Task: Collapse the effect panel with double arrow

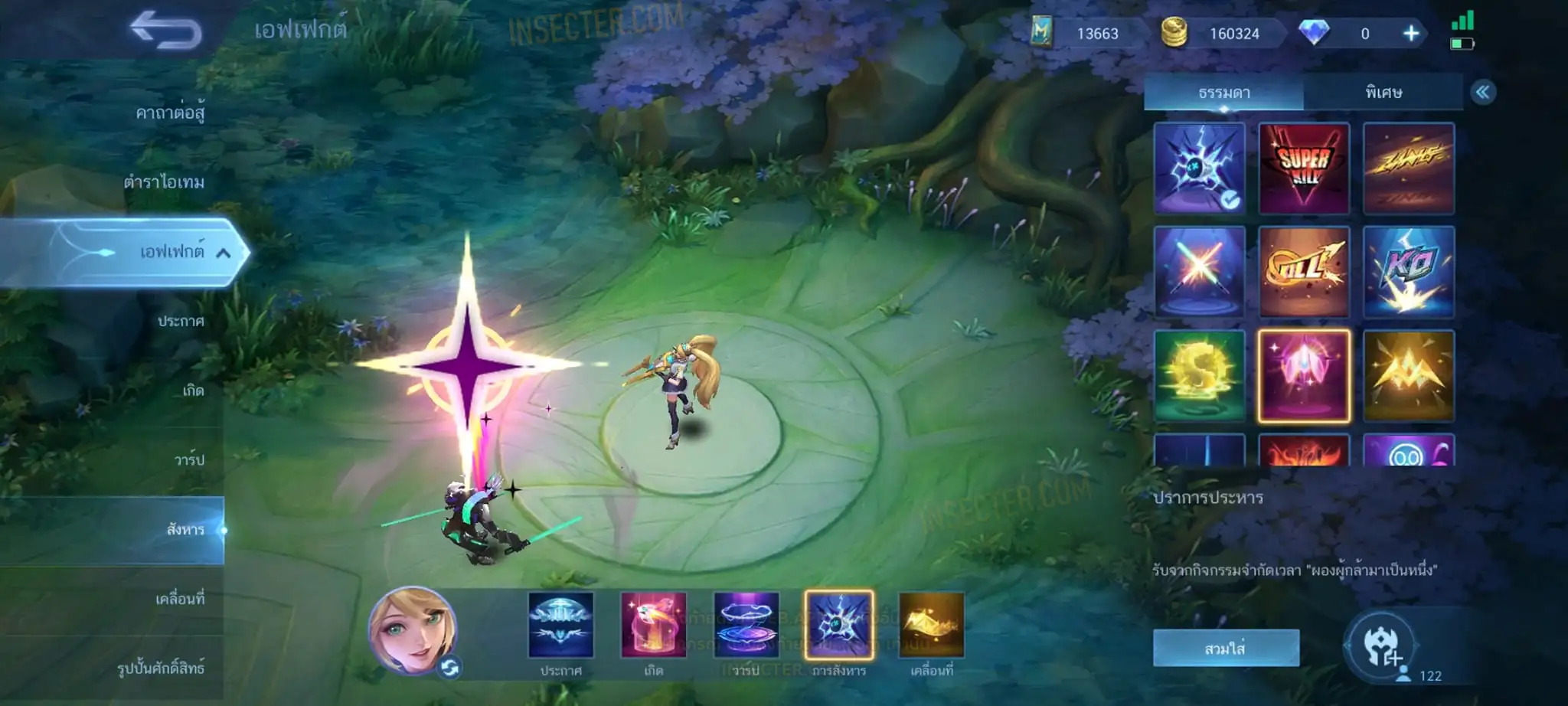Action: [x=1483, y=93]
